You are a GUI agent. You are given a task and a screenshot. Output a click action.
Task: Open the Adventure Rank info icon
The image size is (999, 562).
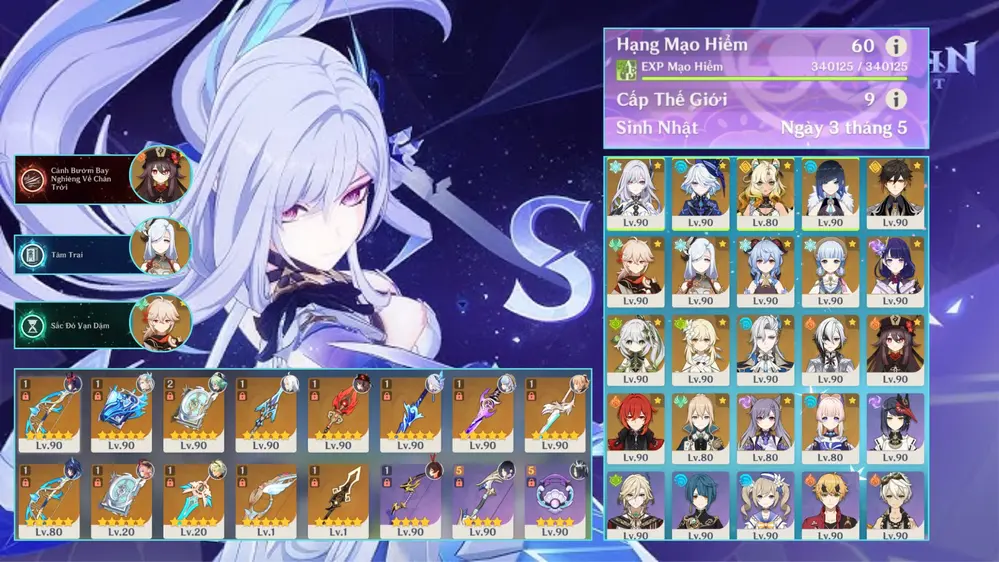coord(896,47)
